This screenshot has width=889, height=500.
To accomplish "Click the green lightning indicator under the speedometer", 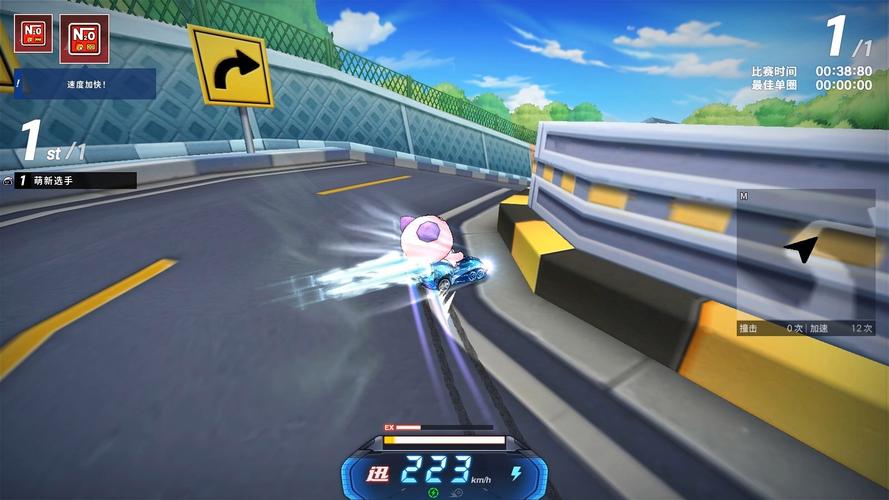I will pyautogui.click(x=433, y=492).
